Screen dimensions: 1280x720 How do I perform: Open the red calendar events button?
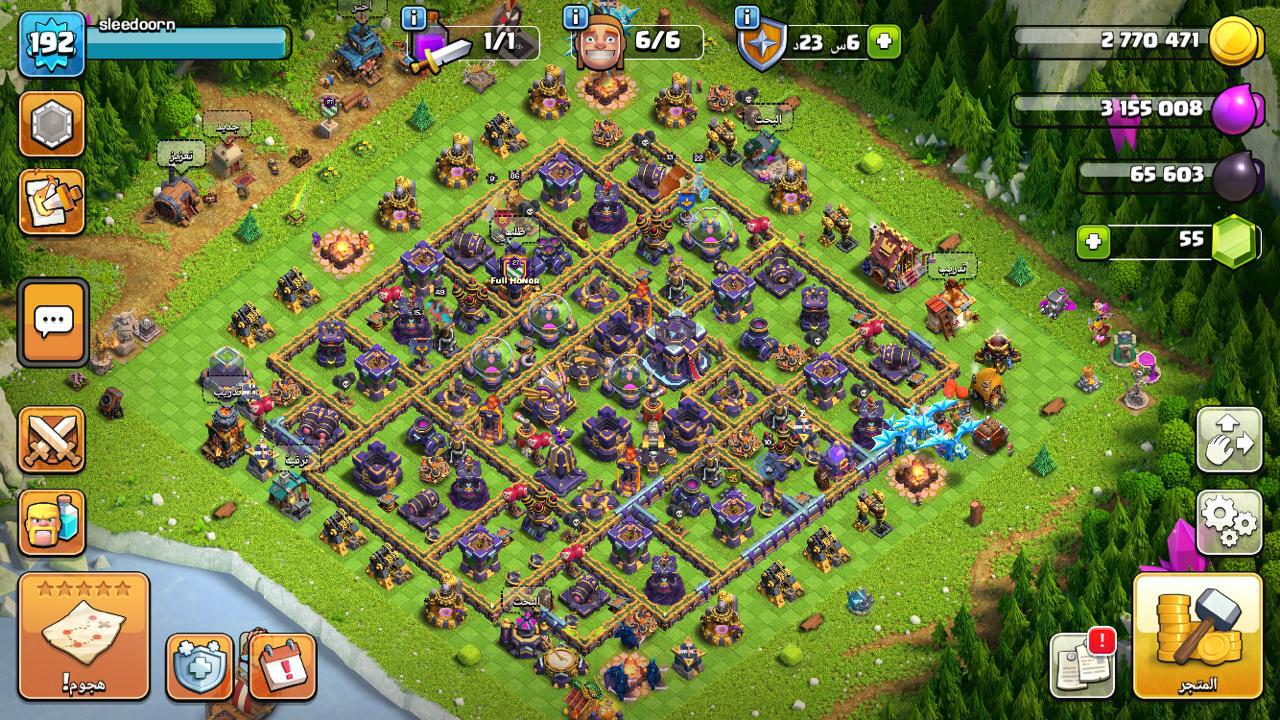283,665
